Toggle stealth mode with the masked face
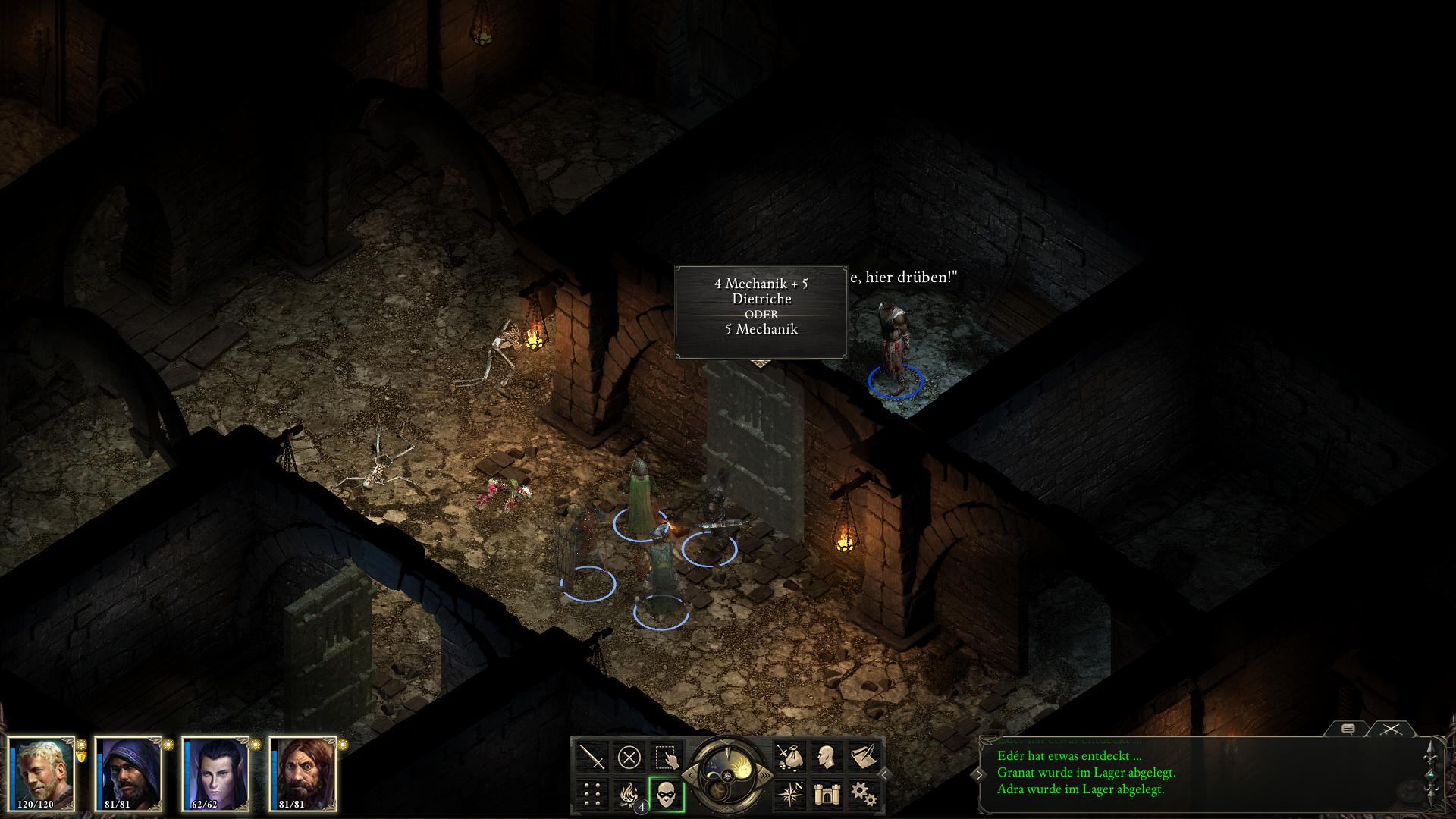This screenshot has width=1456, height=819. tap(667, 794)
